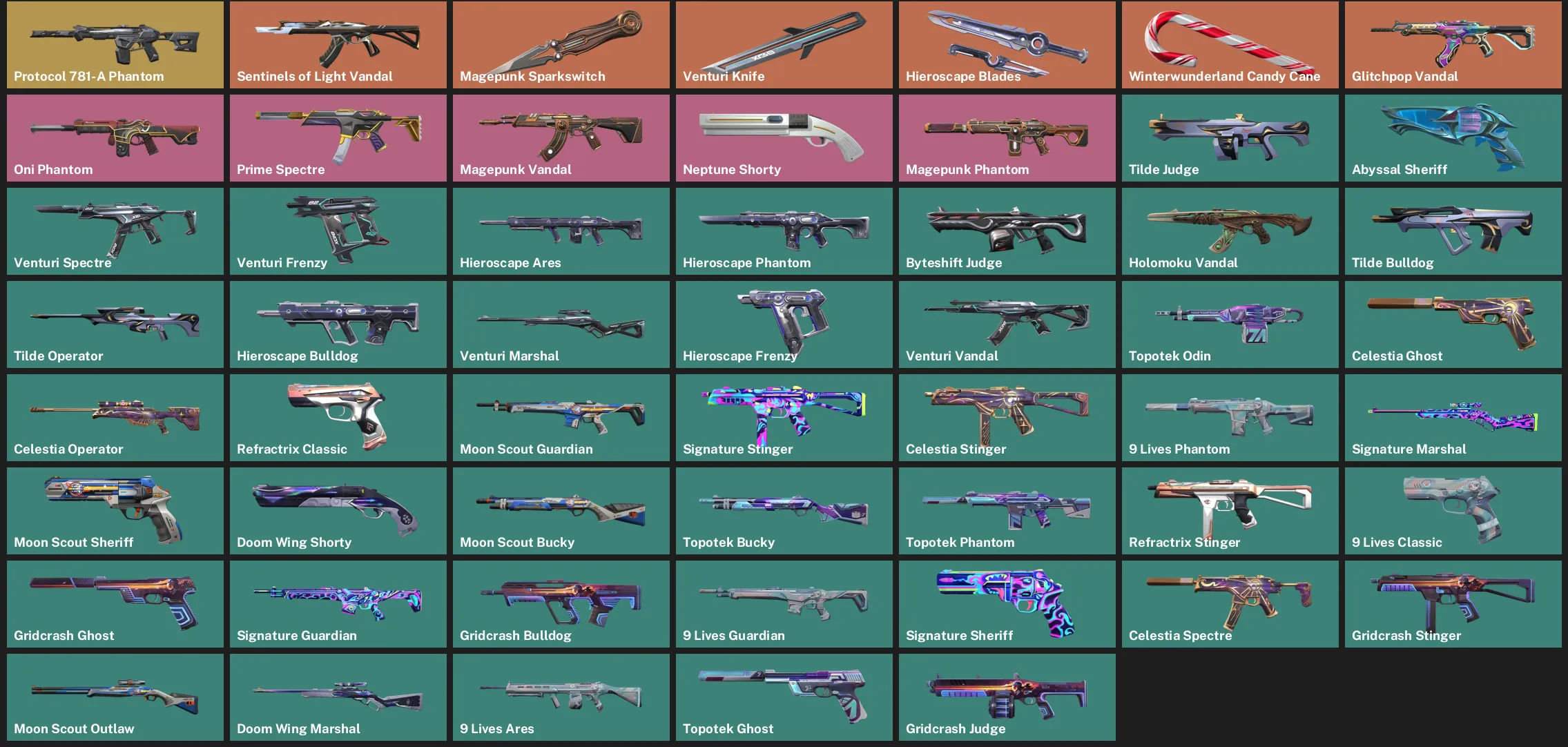Select the Tilde Operator

pyautogui.click(x=115, y=324)
